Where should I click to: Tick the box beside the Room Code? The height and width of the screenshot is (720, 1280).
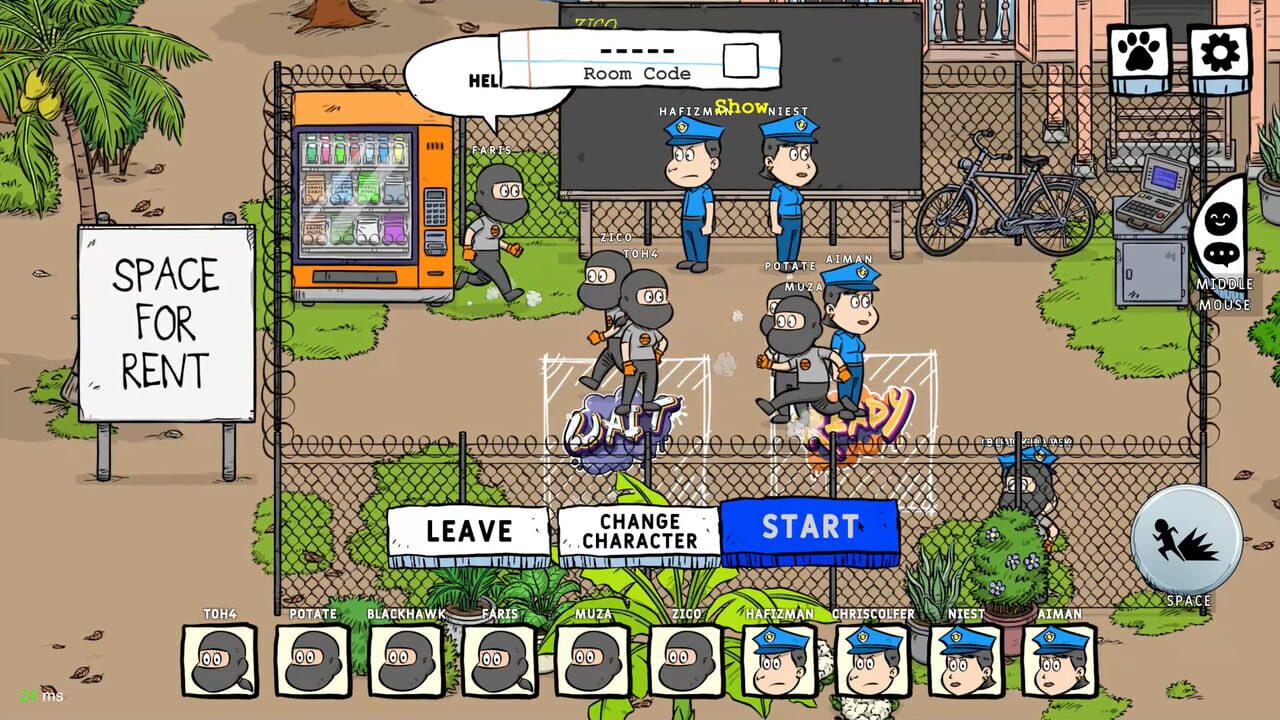(742, 61)
